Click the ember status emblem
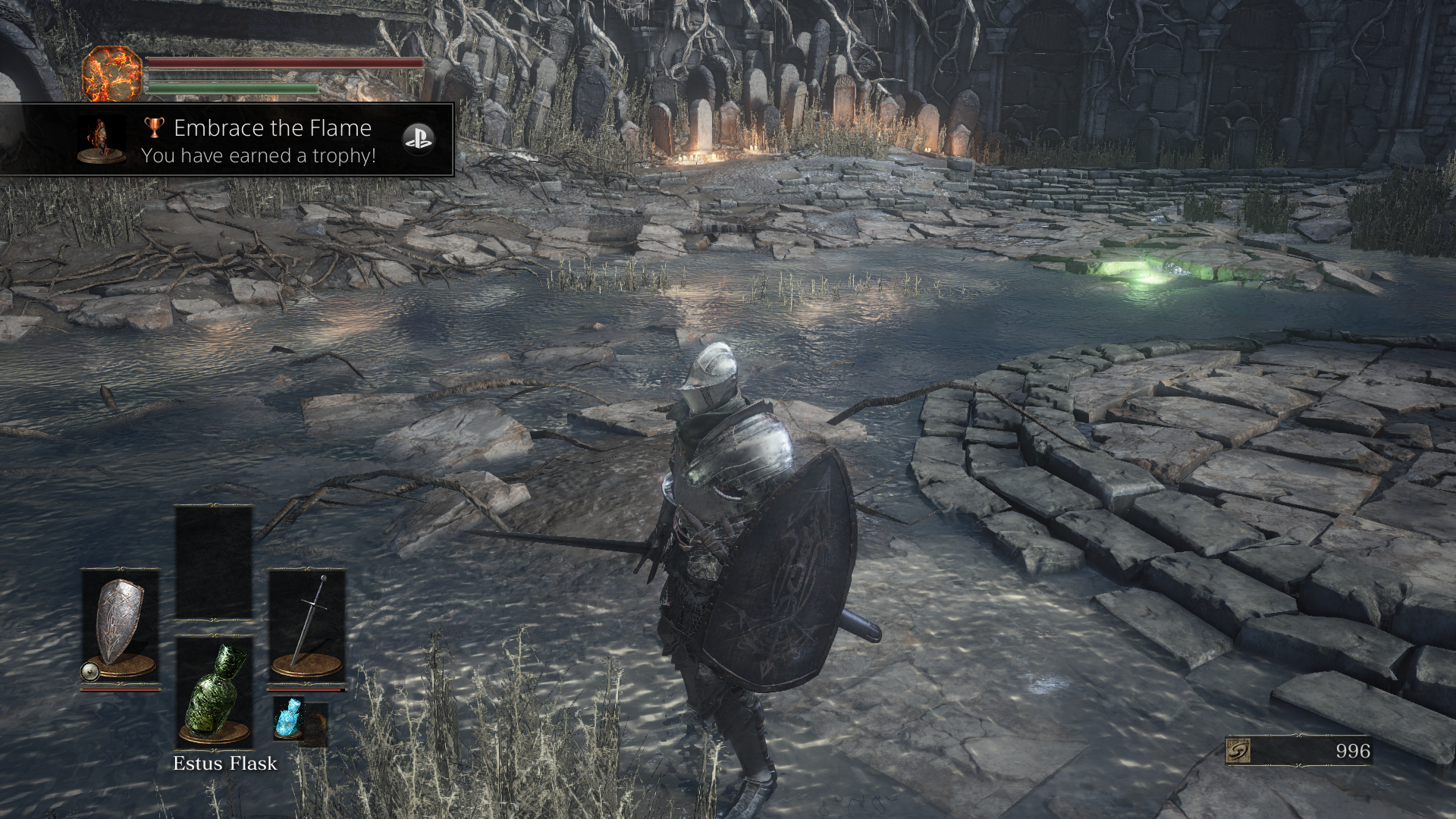This screenshot has width=1456, height=819. [x=111, y=74]
